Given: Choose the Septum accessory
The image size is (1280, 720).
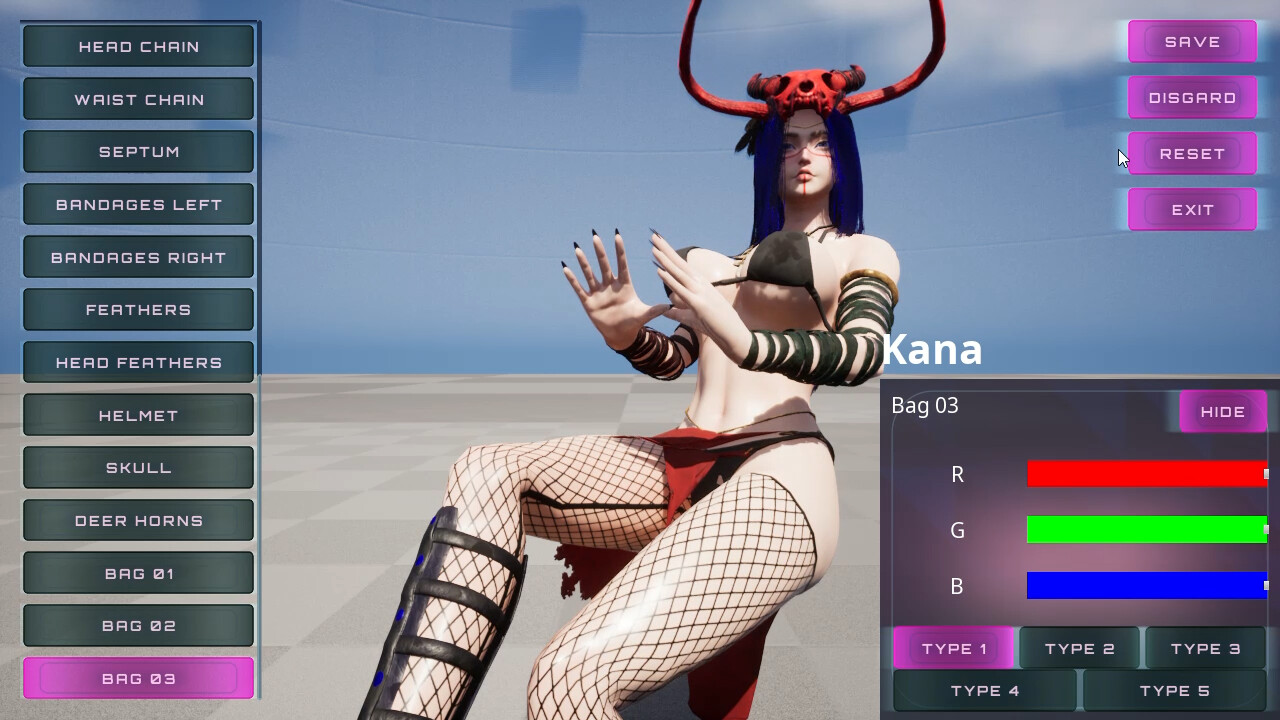Looking at the screenshot, I should click(x=138, y=152).
